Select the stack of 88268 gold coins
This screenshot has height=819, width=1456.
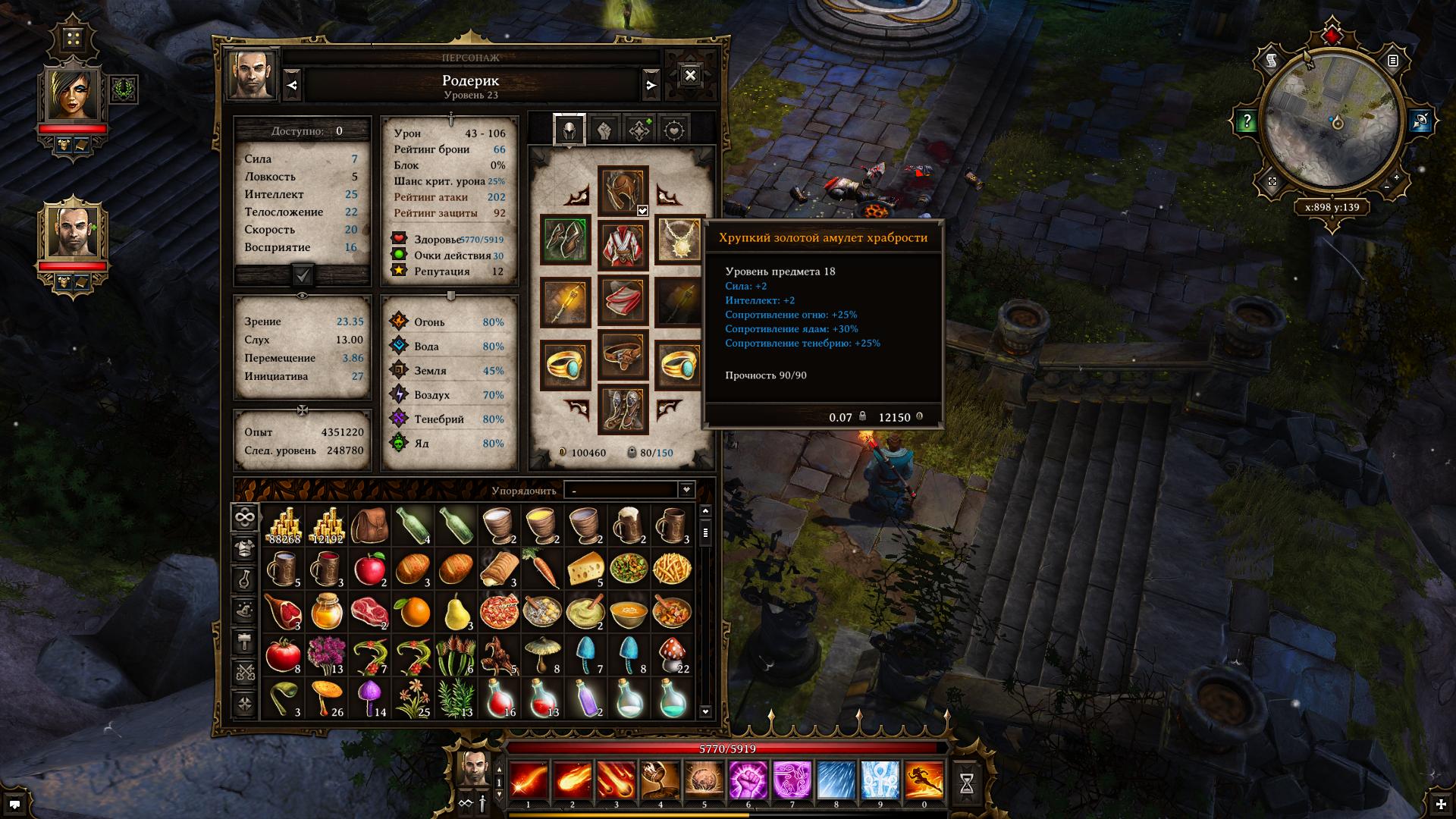pyautogui.click(x=284, y=525)
